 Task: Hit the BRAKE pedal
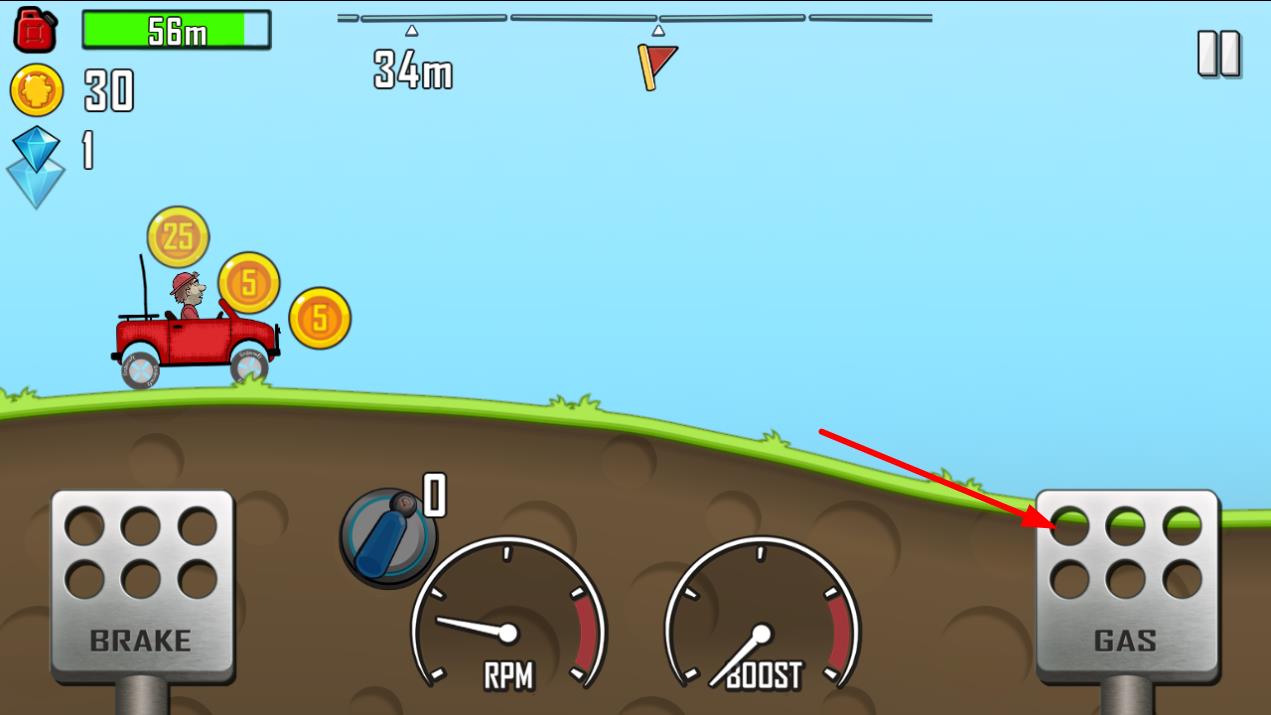tap(142, 586)
